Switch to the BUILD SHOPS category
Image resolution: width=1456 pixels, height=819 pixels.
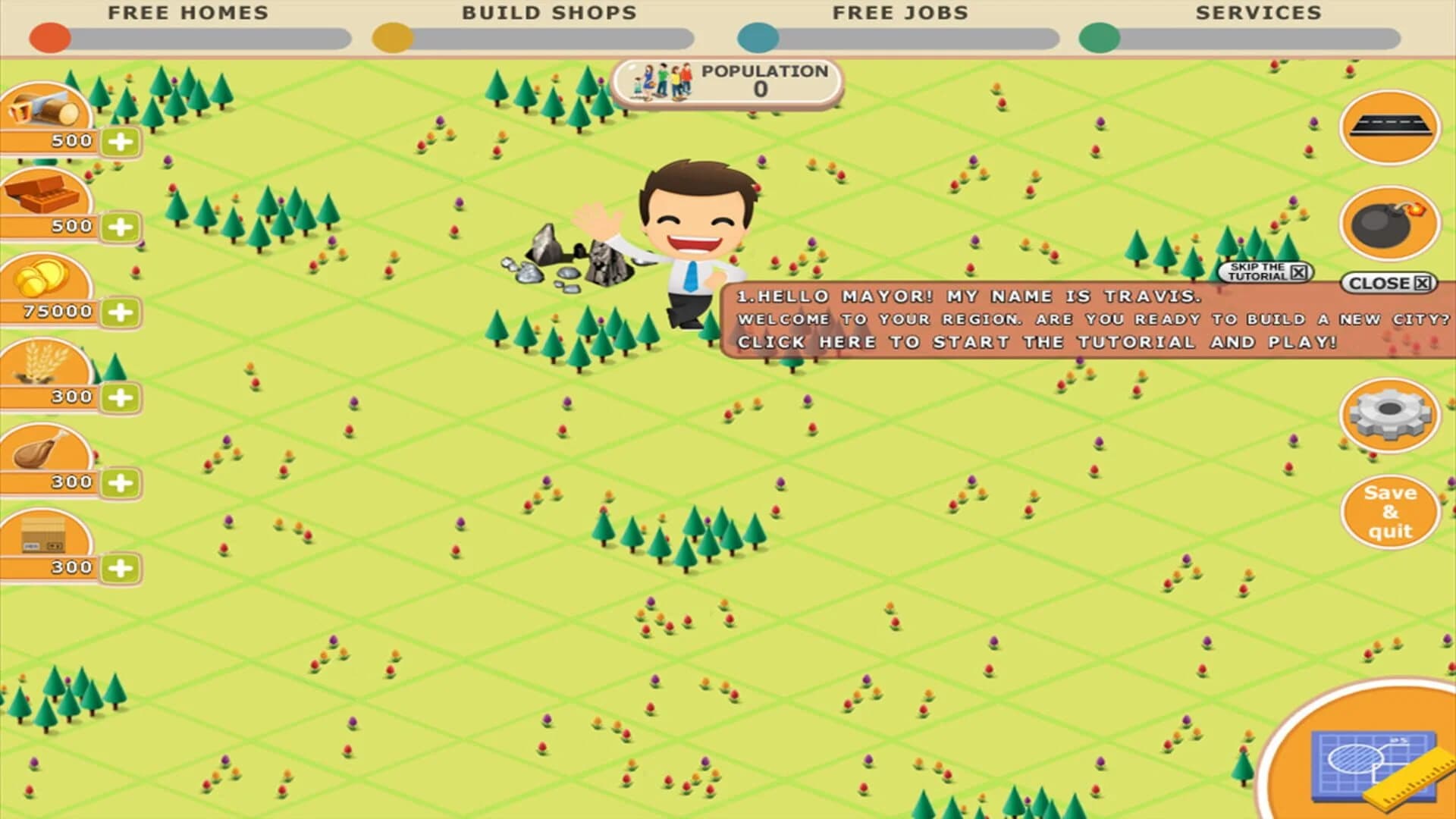(550, 13)
